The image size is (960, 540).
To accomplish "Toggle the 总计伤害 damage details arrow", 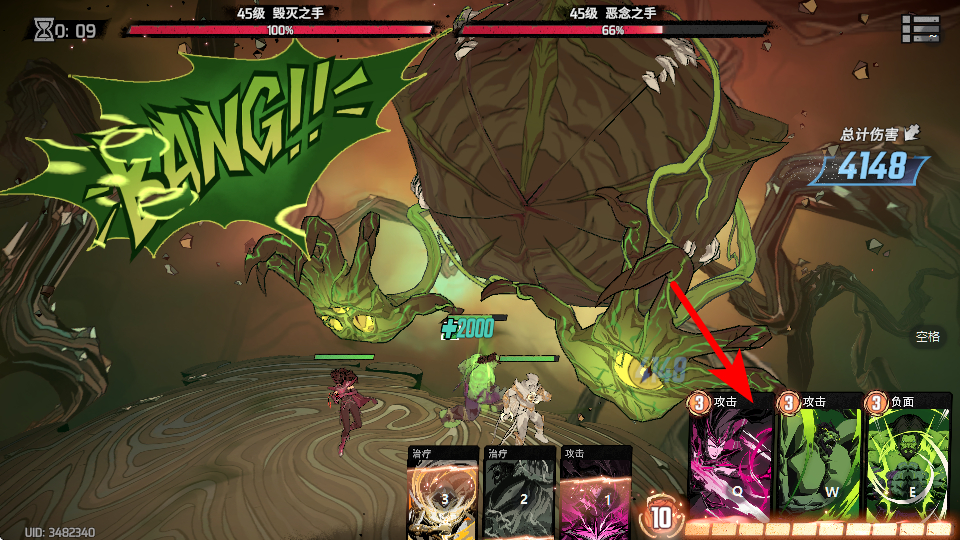I will (x=912, y=133).
